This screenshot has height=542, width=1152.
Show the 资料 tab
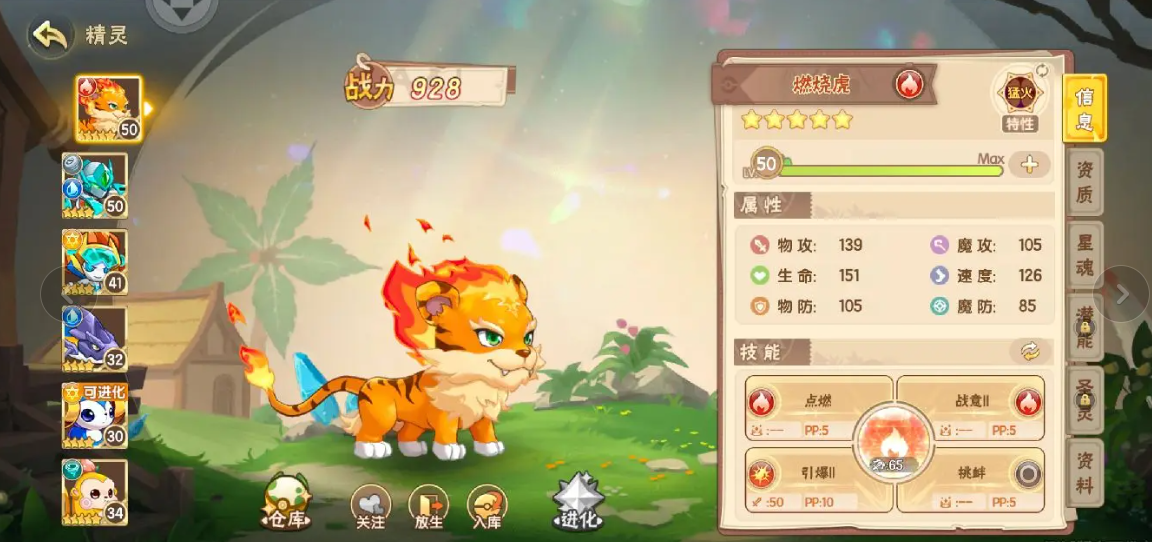tap(1084, 472)
